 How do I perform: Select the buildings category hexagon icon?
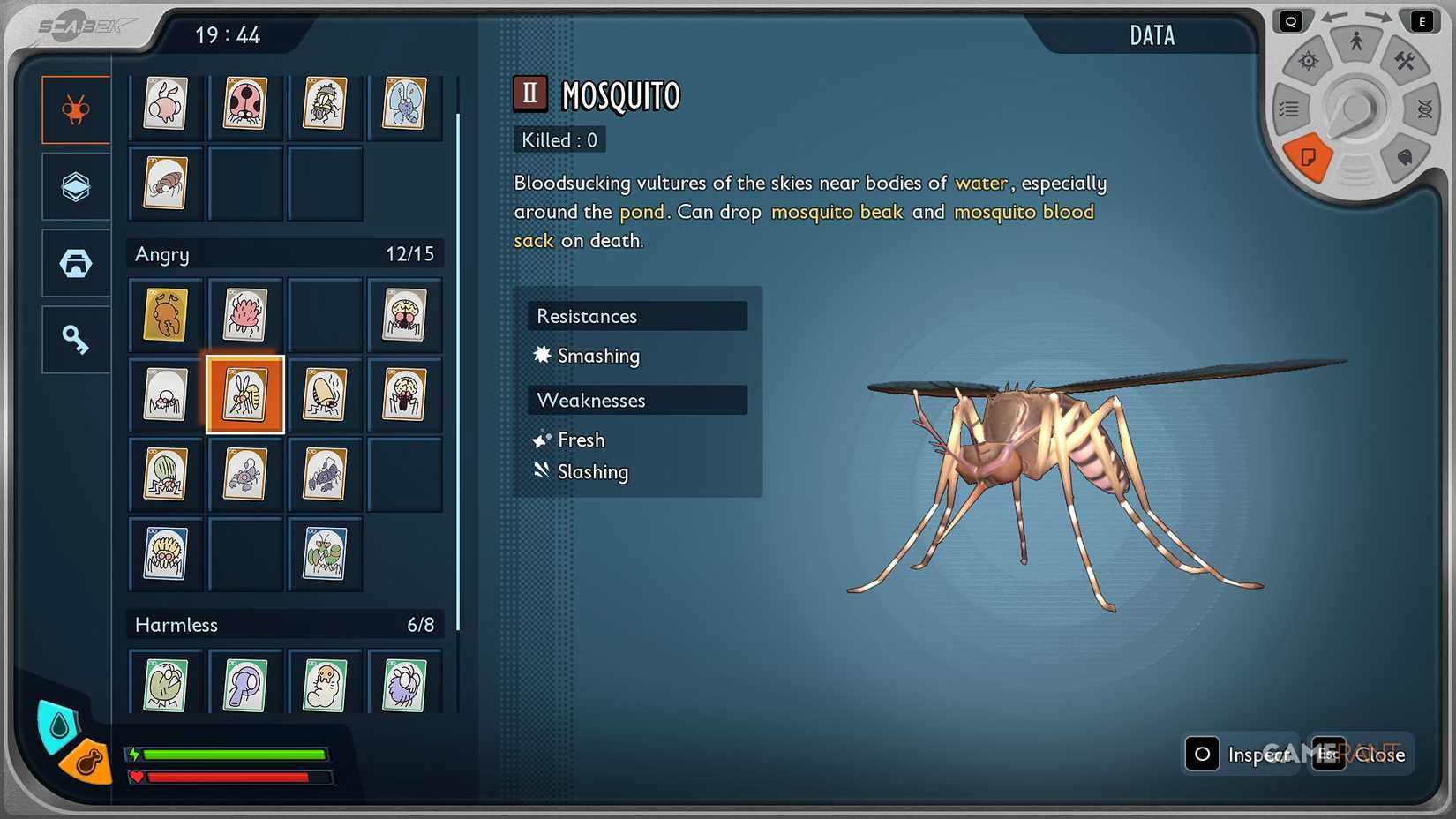(75, 262)
